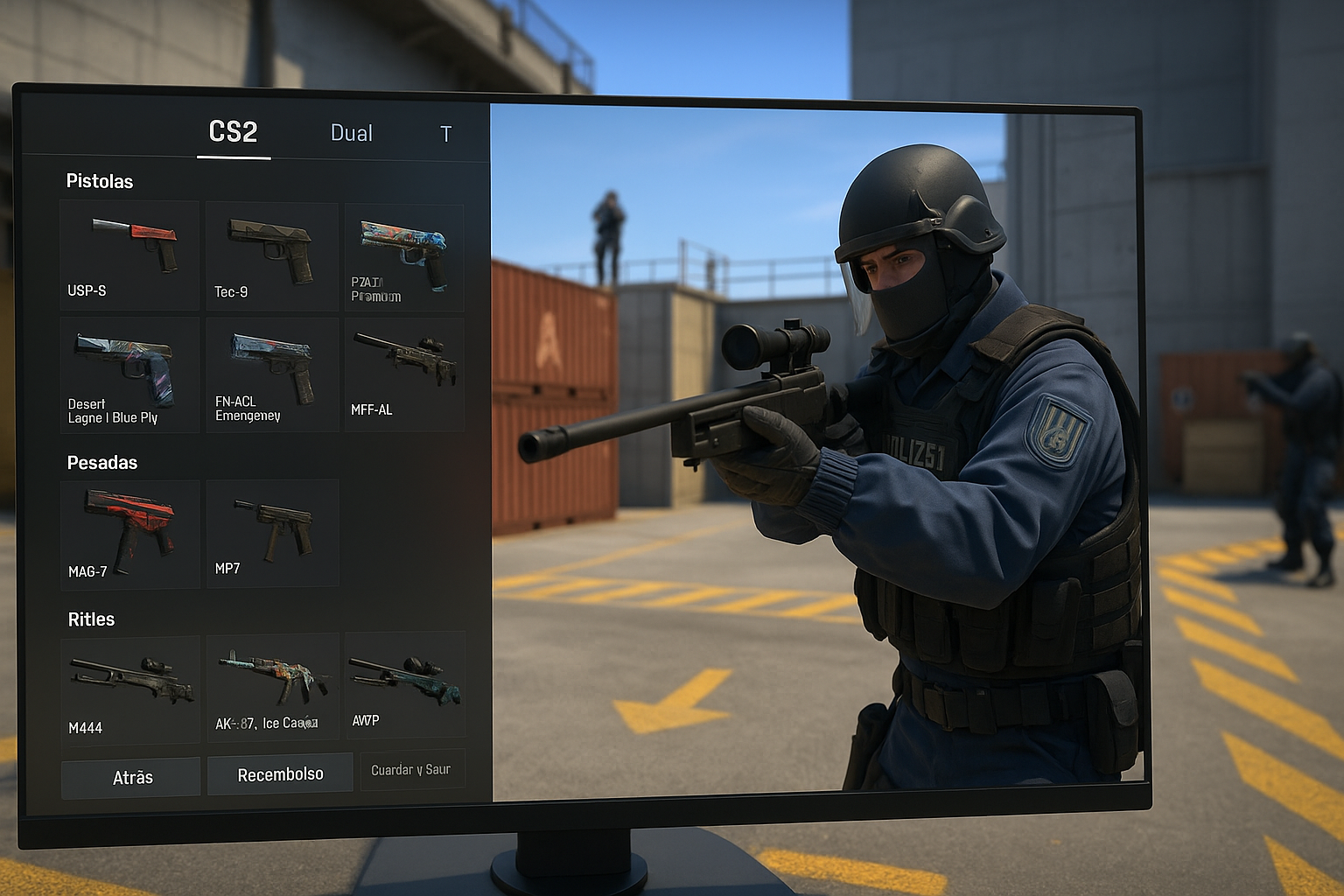Open the Dual tab
This screenshot has height=896, width=1344.
tap(352, 133)
